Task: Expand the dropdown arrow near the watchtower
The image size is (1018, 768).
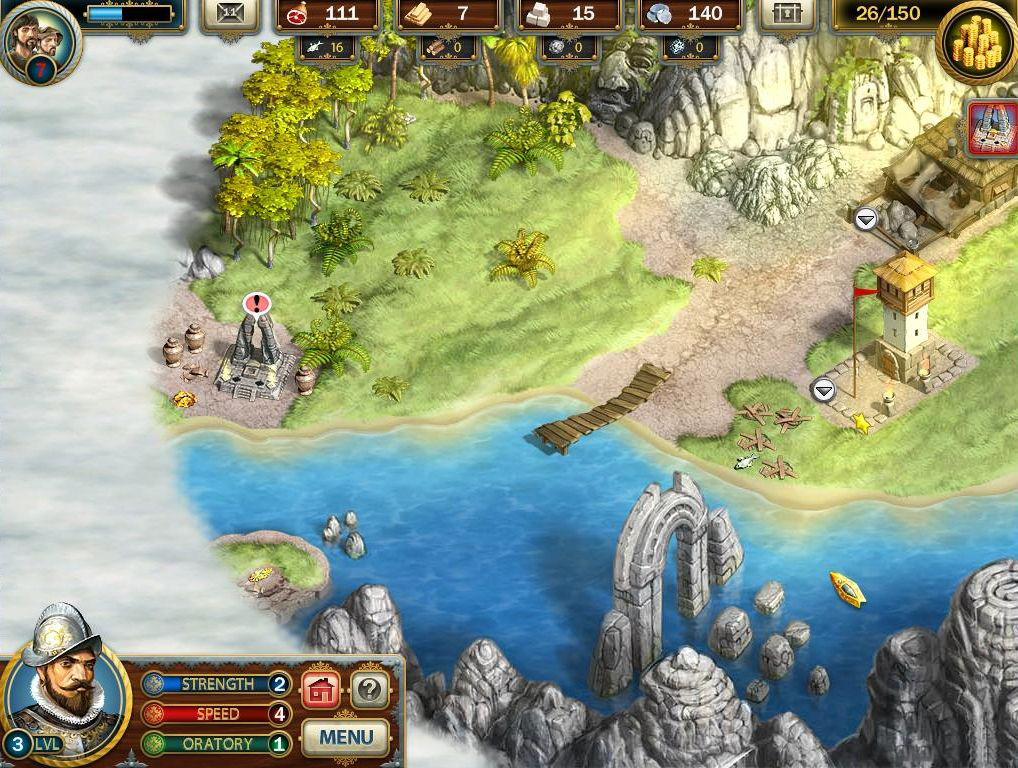Action: click(x=823, y=390)
